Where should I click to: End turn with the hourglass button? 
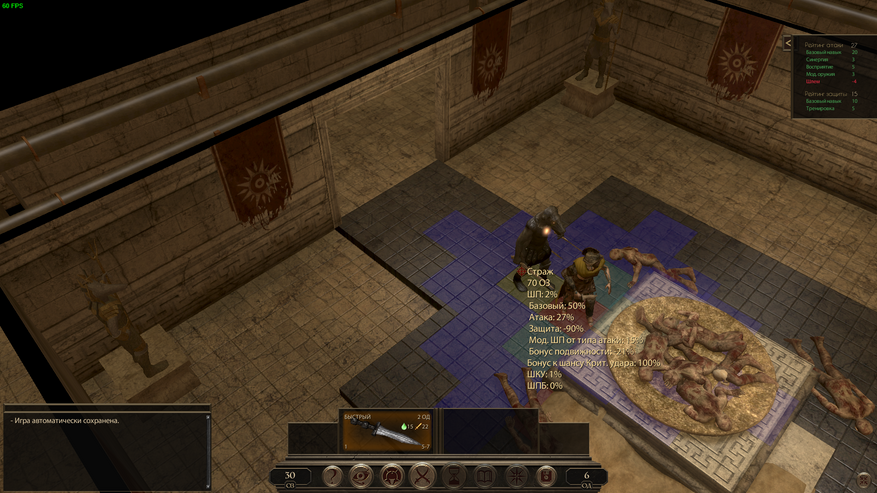point(454,477)
